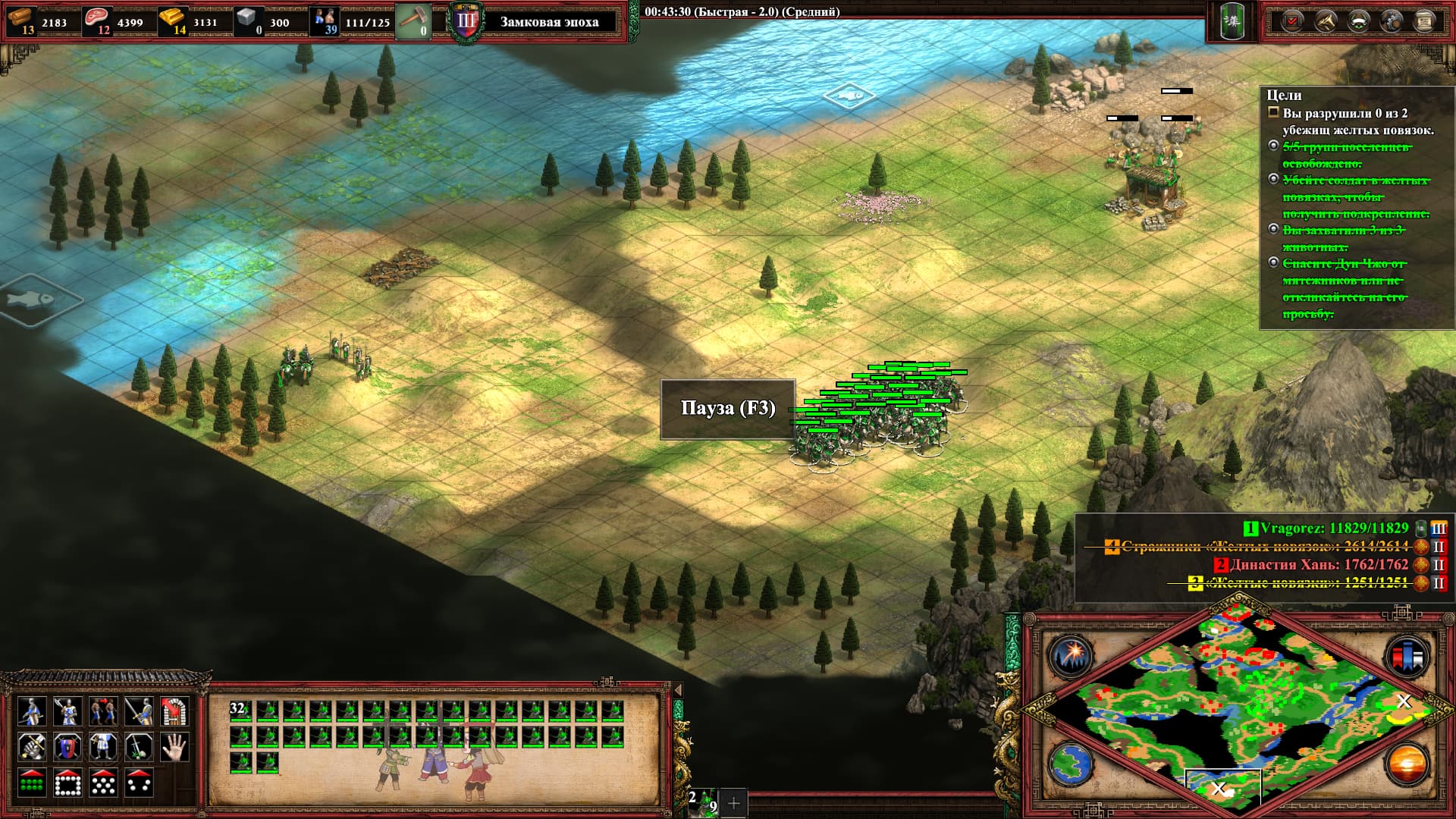This screenshot has width=1456, height=819.
Task: Use the garrison command with red arrow
Action: coord(175,711)
